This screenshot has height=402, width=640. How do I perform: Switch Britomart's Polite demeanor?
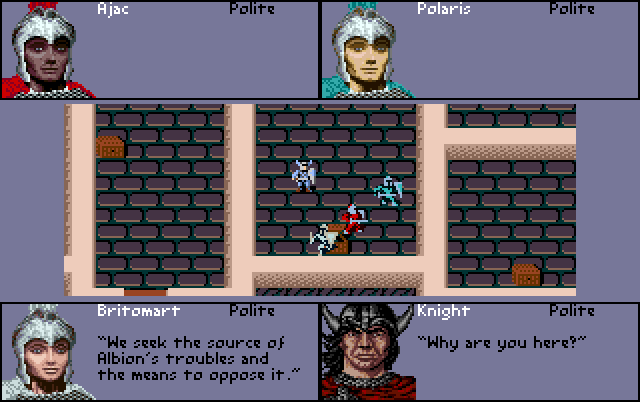coord(252,311)
